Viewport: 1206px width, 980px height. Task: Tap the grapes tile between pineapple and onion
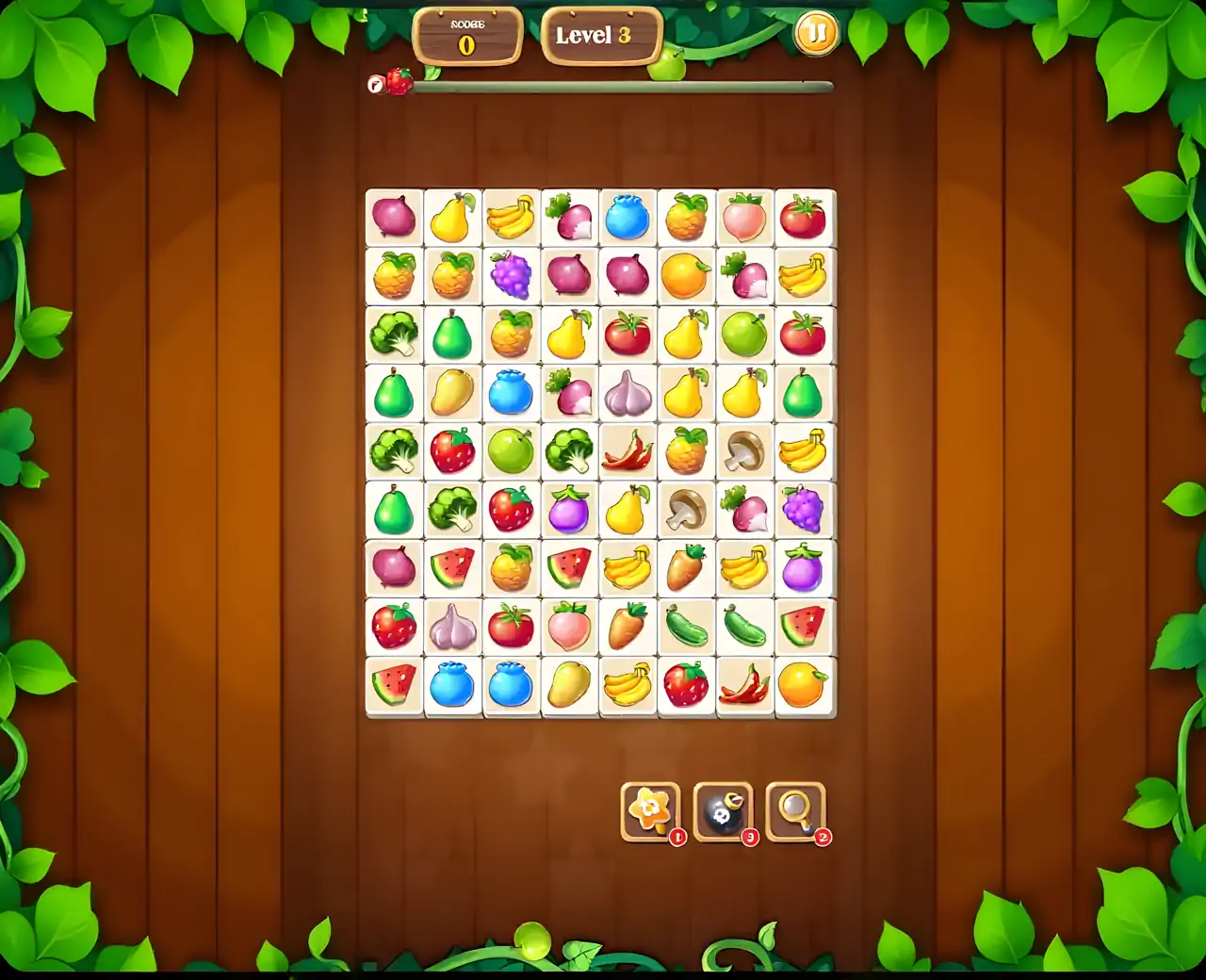511,276
